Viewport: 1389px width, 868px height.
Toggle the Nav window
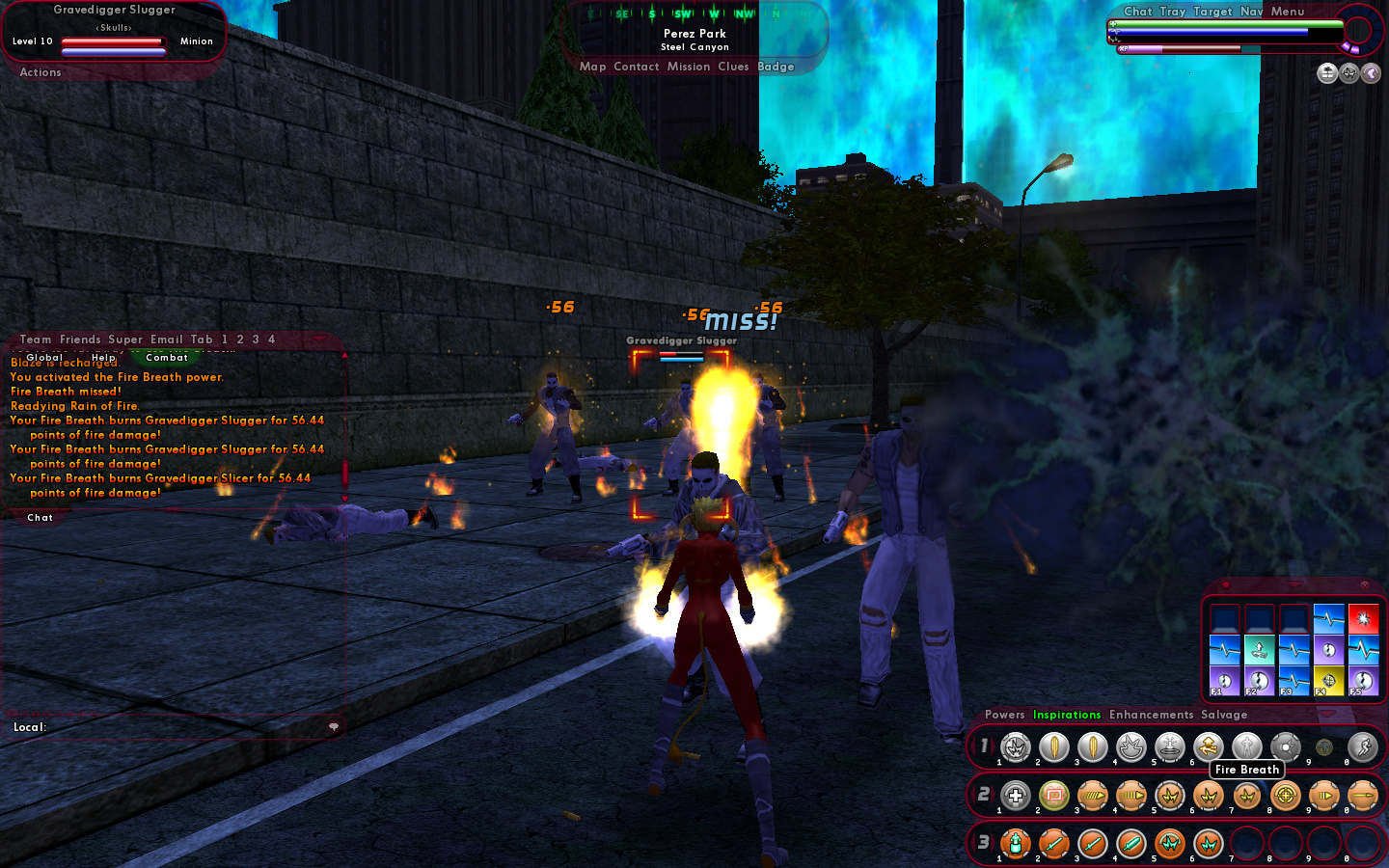click(x=1251, y=12)
